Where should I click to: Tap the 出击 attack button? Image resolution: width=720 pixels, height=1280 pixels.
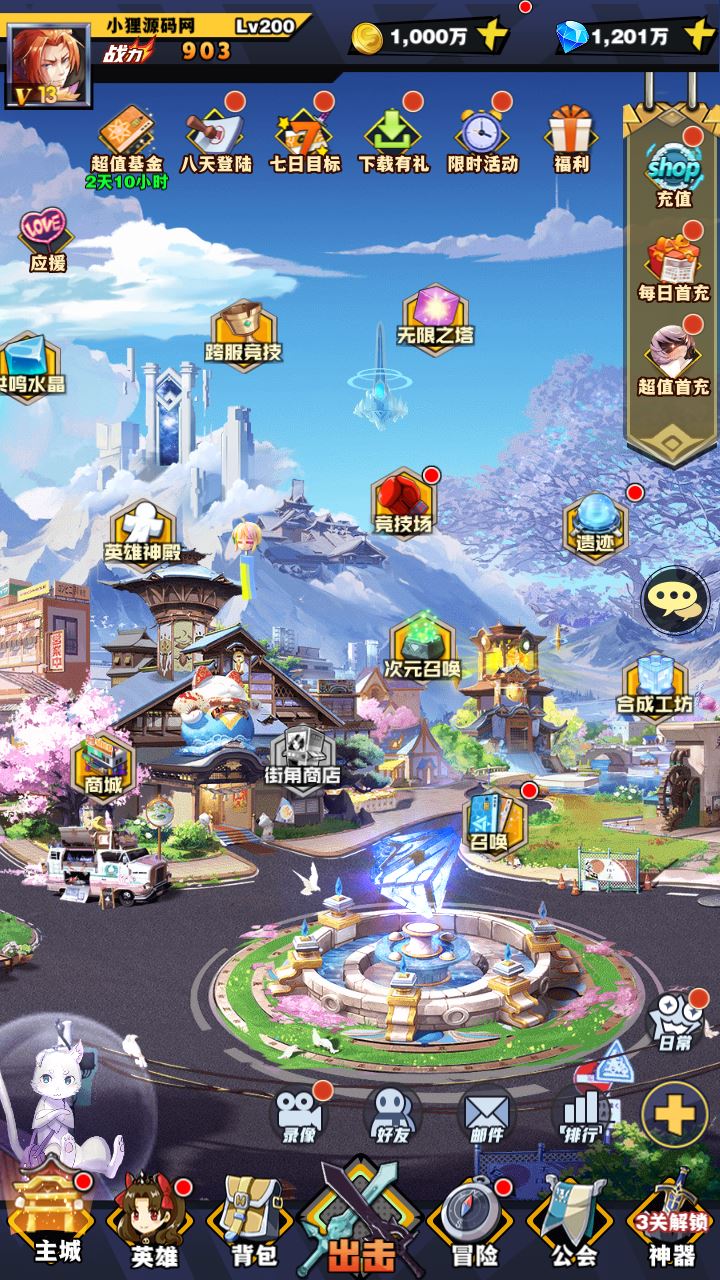360,1220
